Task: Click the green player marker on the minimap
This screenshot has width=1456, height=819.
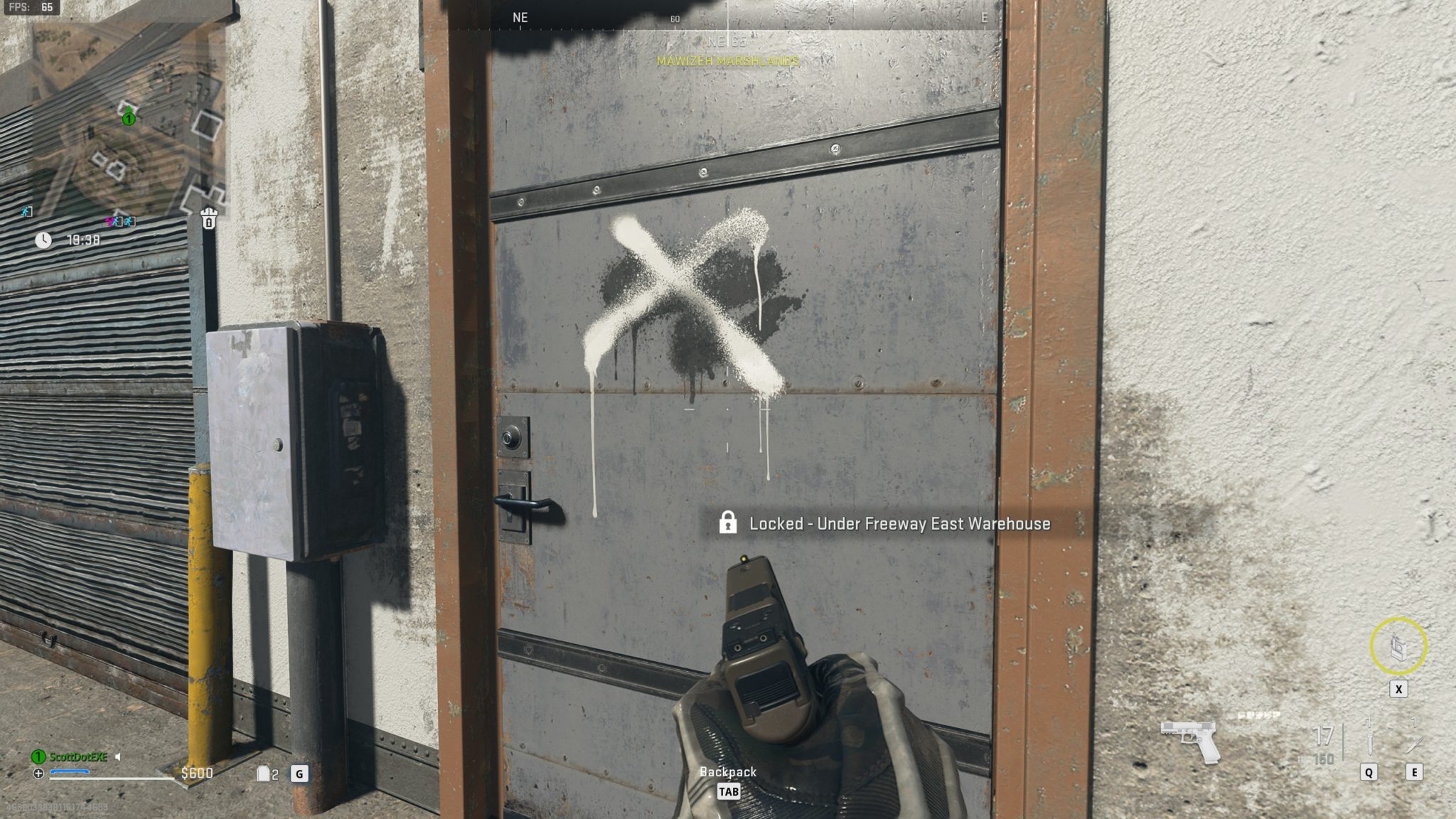Action: point(129,118)
